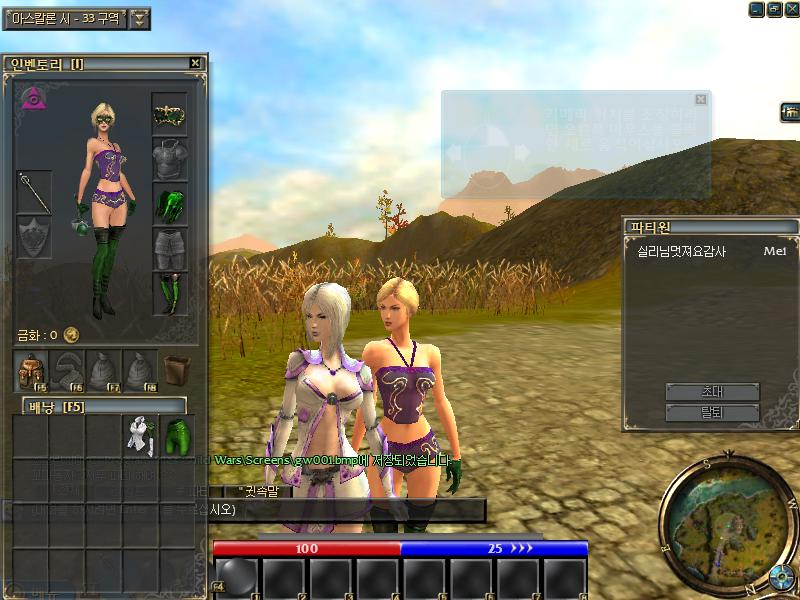Select the grey chest armor slot
800x600 pixels.
pyautogui.click(x=170, y=158)
